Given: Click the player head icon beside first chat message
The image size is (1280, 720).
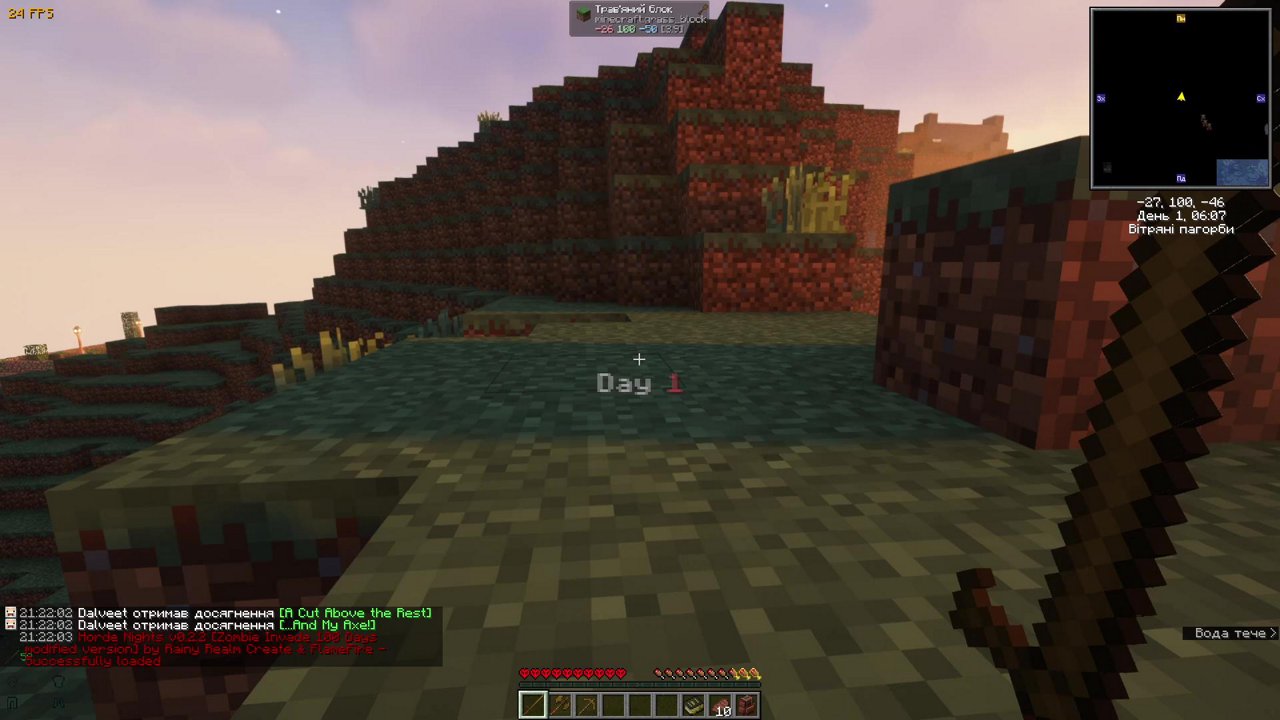Looking at the screenshot, I should 9,613.
